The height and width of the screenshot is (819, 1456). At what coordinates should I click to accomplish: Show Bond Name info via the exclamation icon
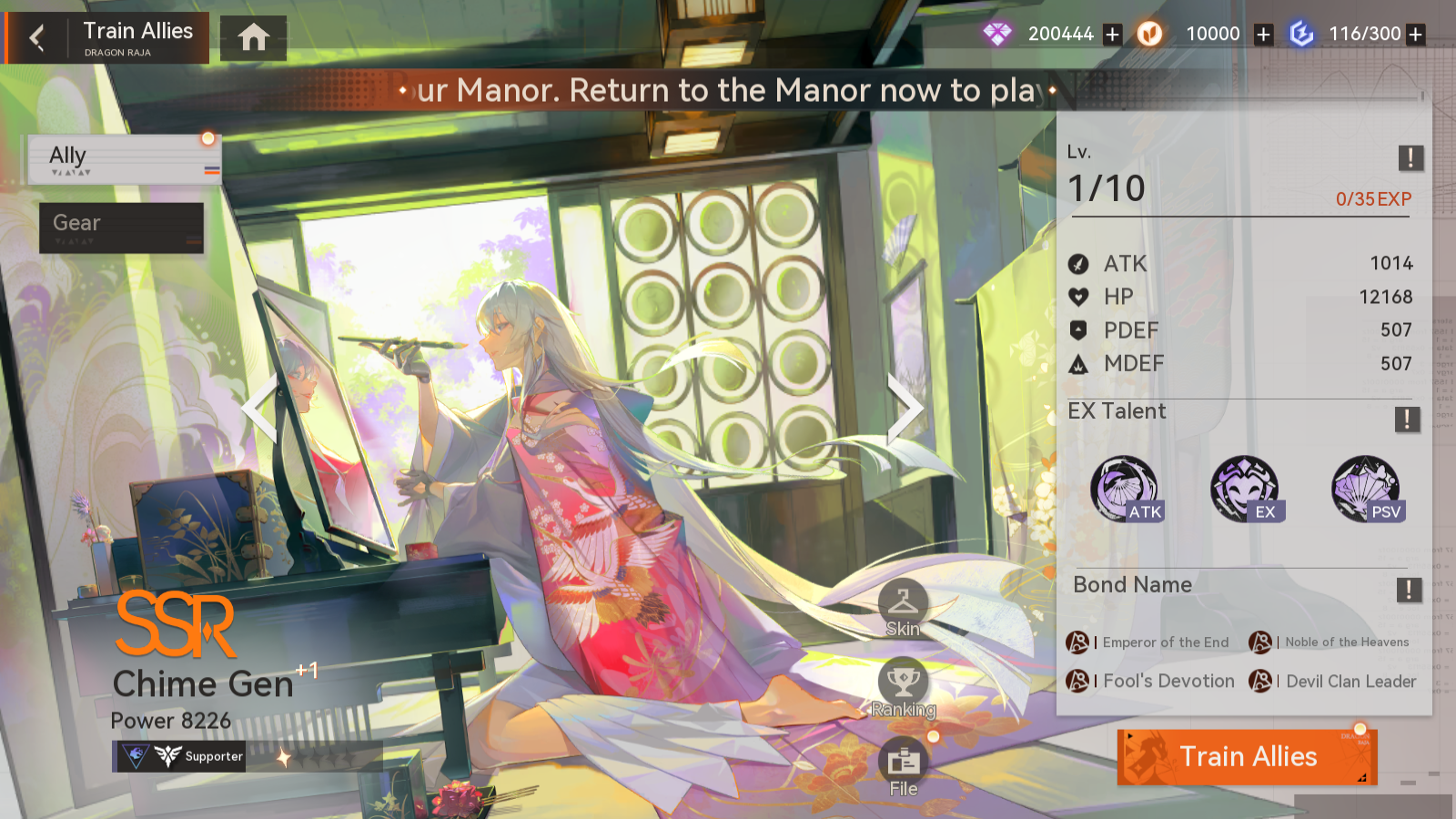tap(1409, 590)
